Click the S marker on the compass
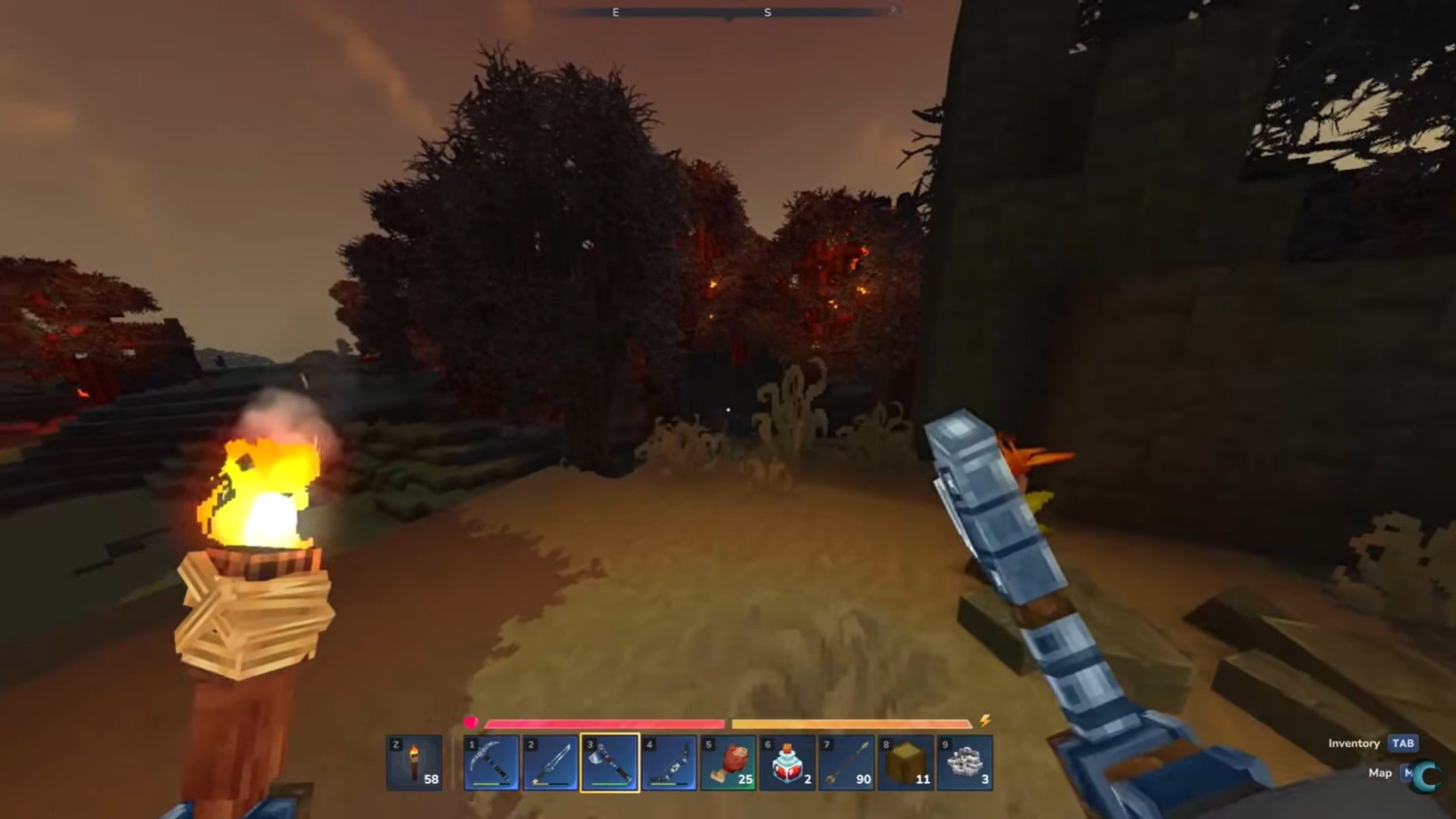This screenshot has height=819, width=1456. coord(767,13)
